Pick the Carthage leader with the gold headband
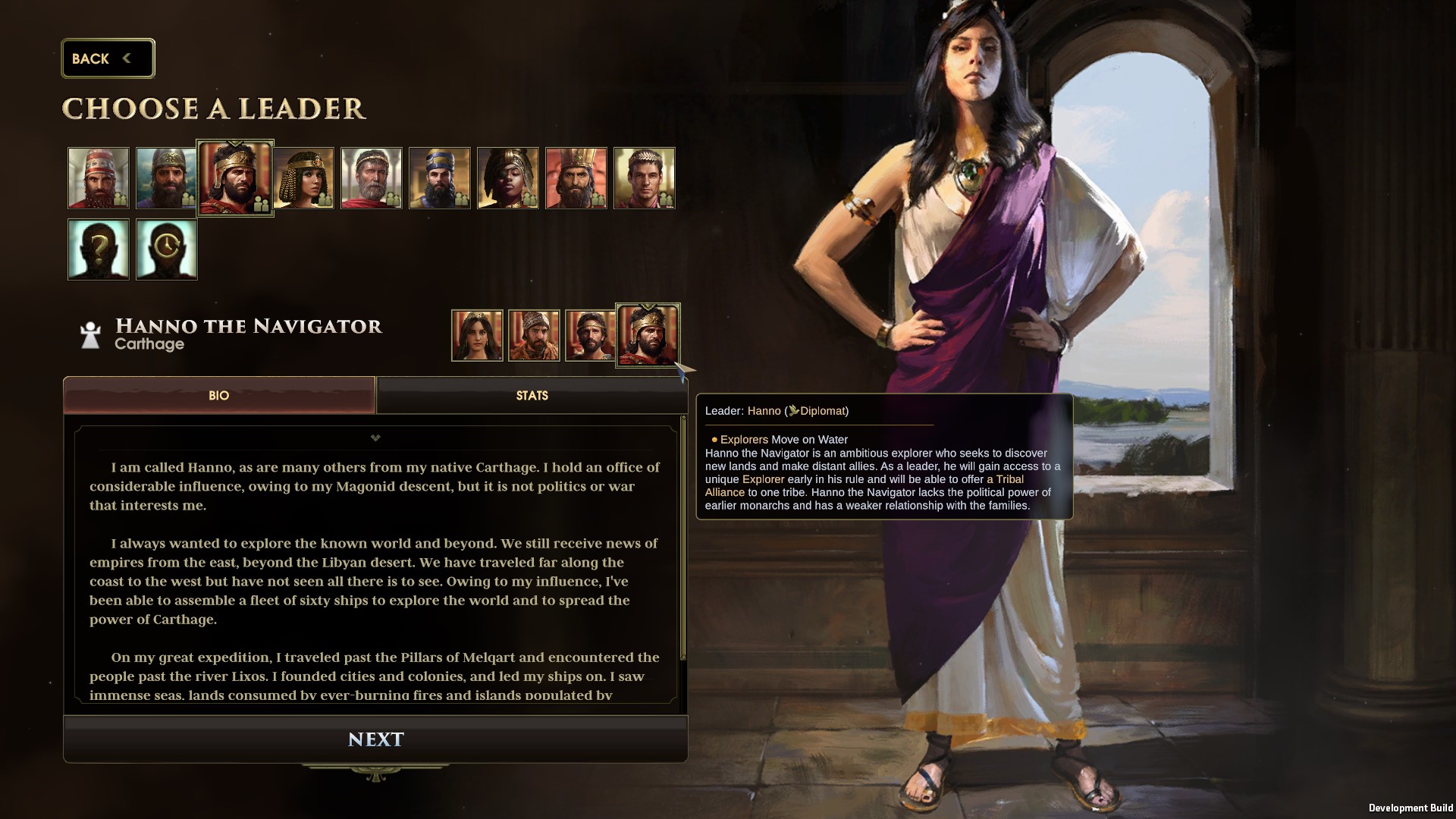1456x819 pixels. pos(590,335)
